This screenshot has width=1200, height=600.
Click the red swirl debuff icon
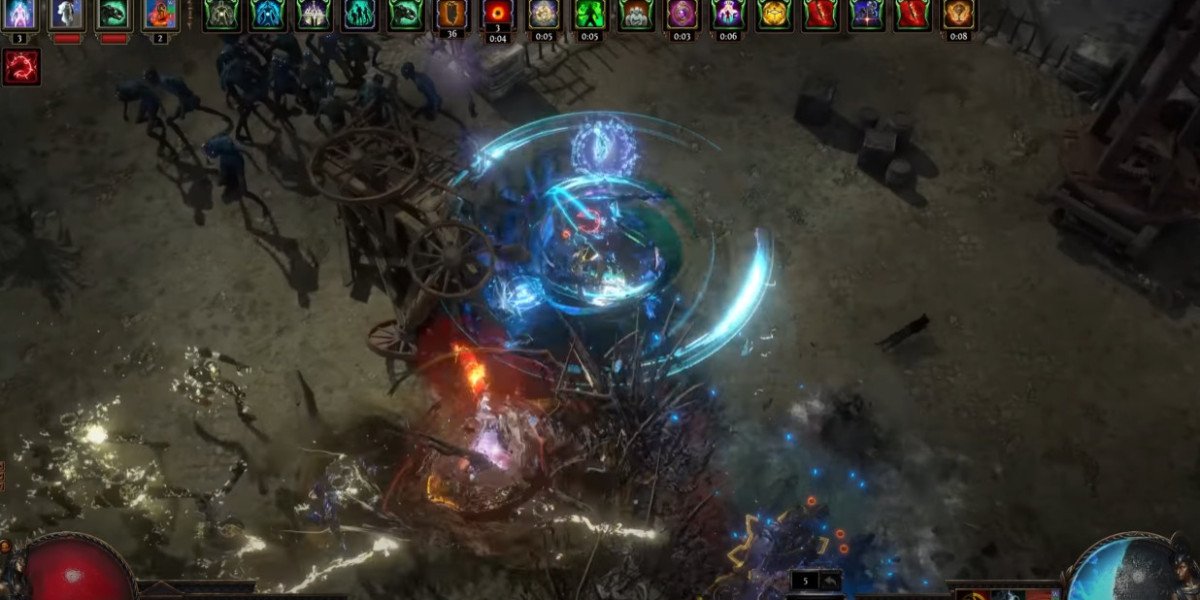pos(20,66)
